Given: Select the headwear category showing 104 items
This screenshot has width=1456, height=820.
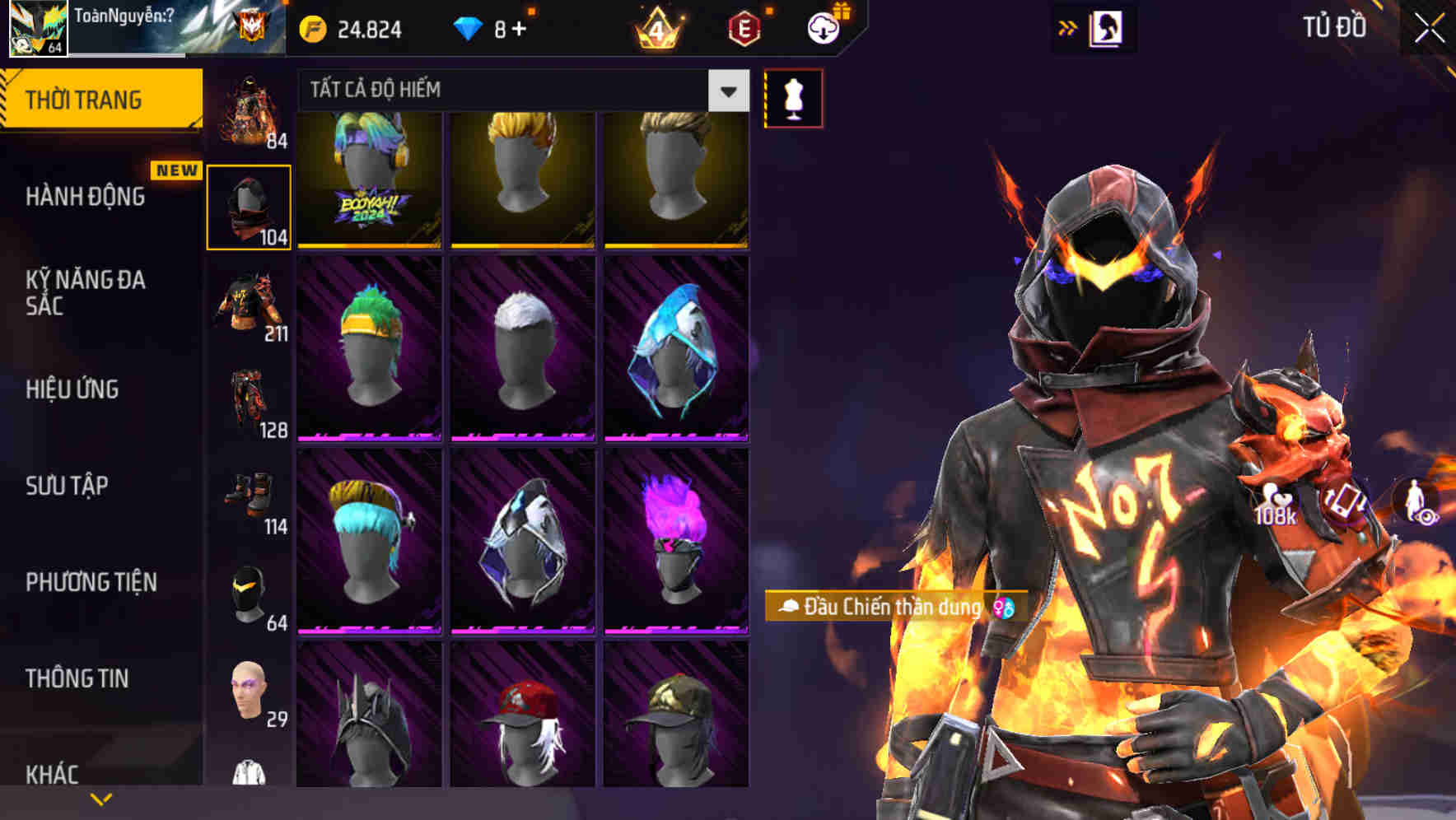Looking at the screenshot, I should tap(248, 206).
